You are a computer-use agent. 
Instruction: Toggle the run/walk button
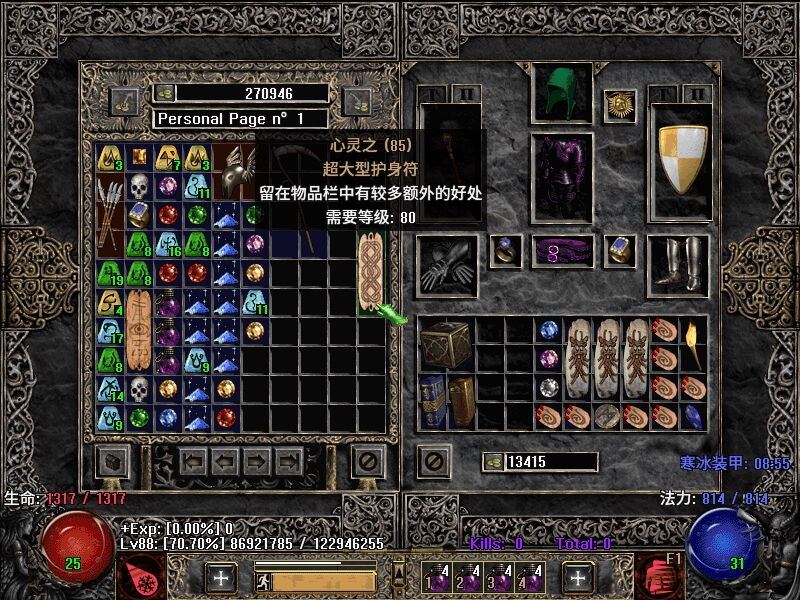pyautogui.click(x=261, y=580)
